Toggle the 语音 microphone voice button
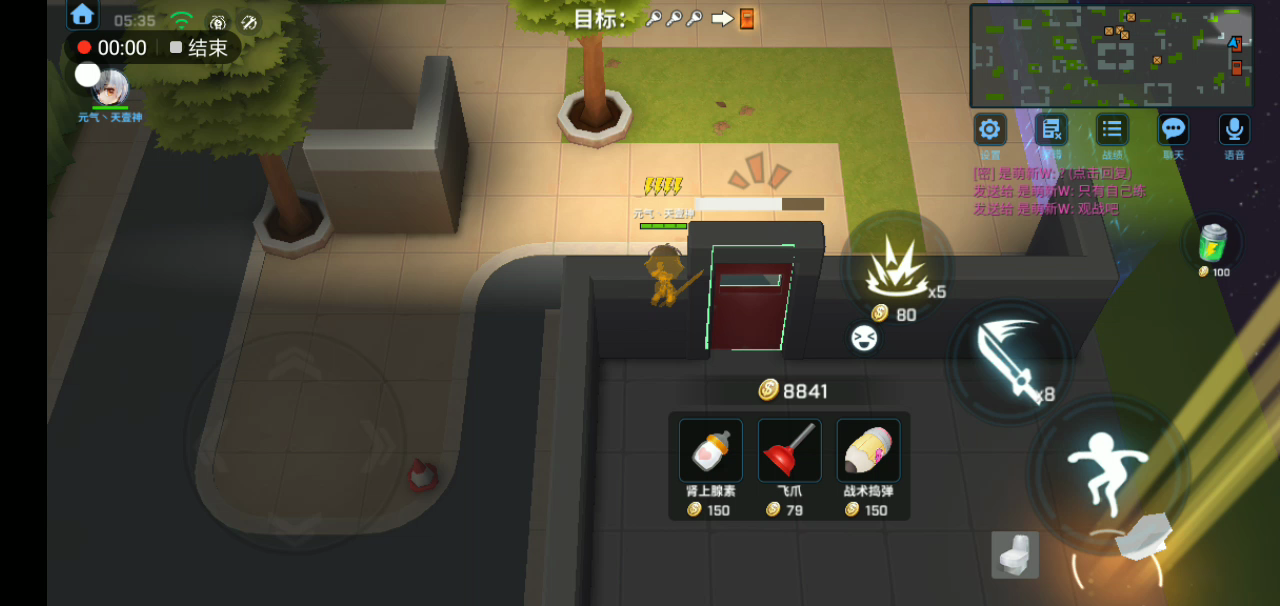Viewport: 1280px width, 606px height. click(1234, 130)
